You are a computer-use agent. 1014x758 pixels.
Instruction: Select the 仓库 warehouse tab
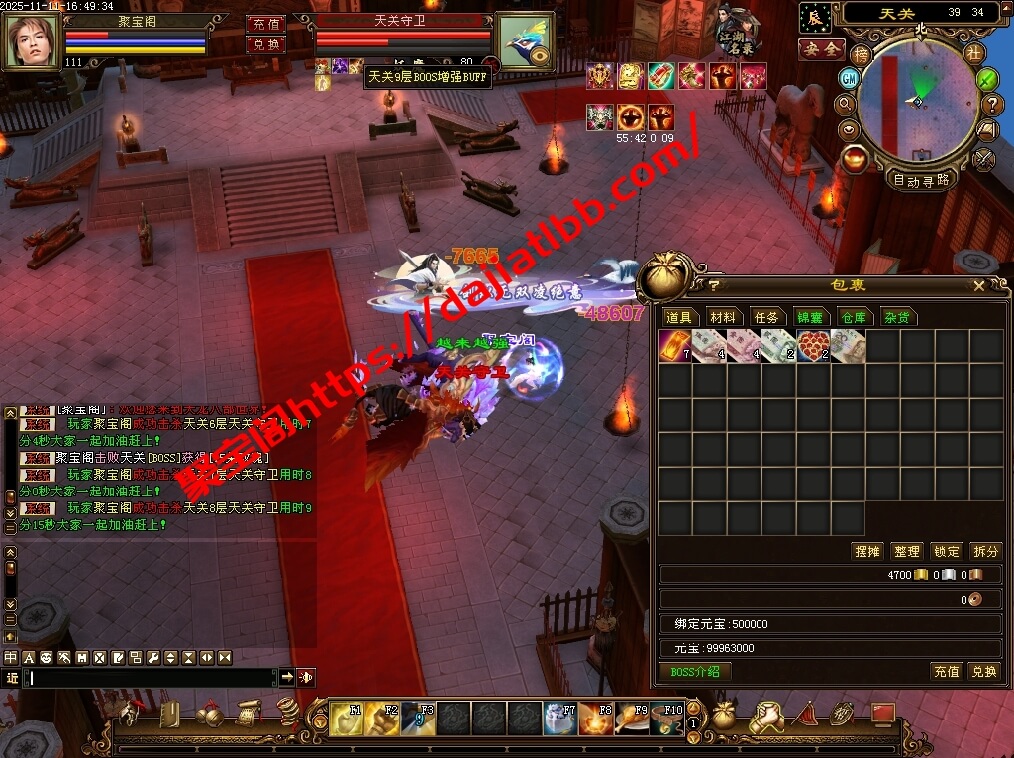pos(853,317)
